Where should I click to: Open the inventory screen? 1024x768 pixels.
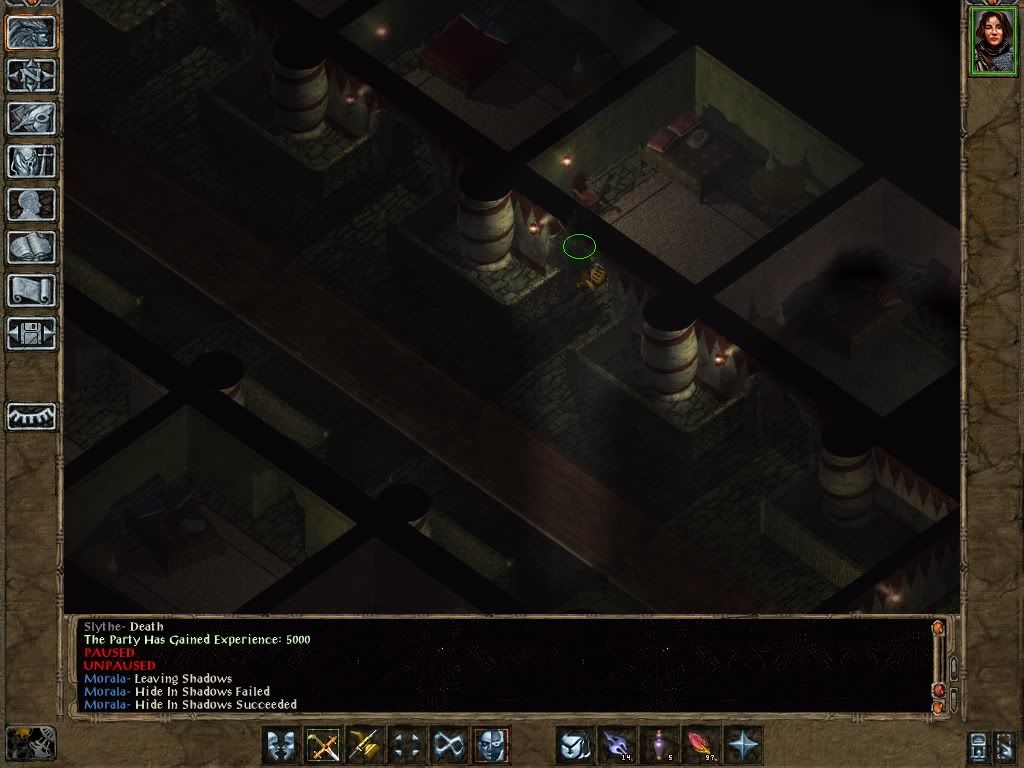(31, 161)
